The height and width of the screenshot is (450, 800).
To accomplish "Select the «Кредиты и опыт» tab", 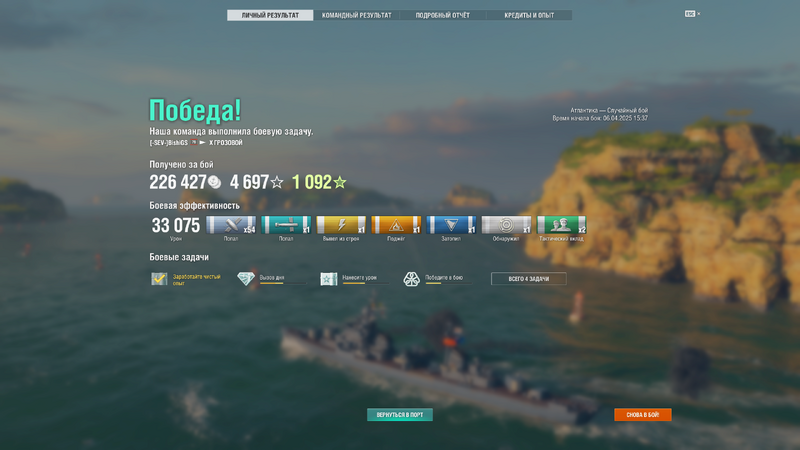I will click(x=530, y=16).
